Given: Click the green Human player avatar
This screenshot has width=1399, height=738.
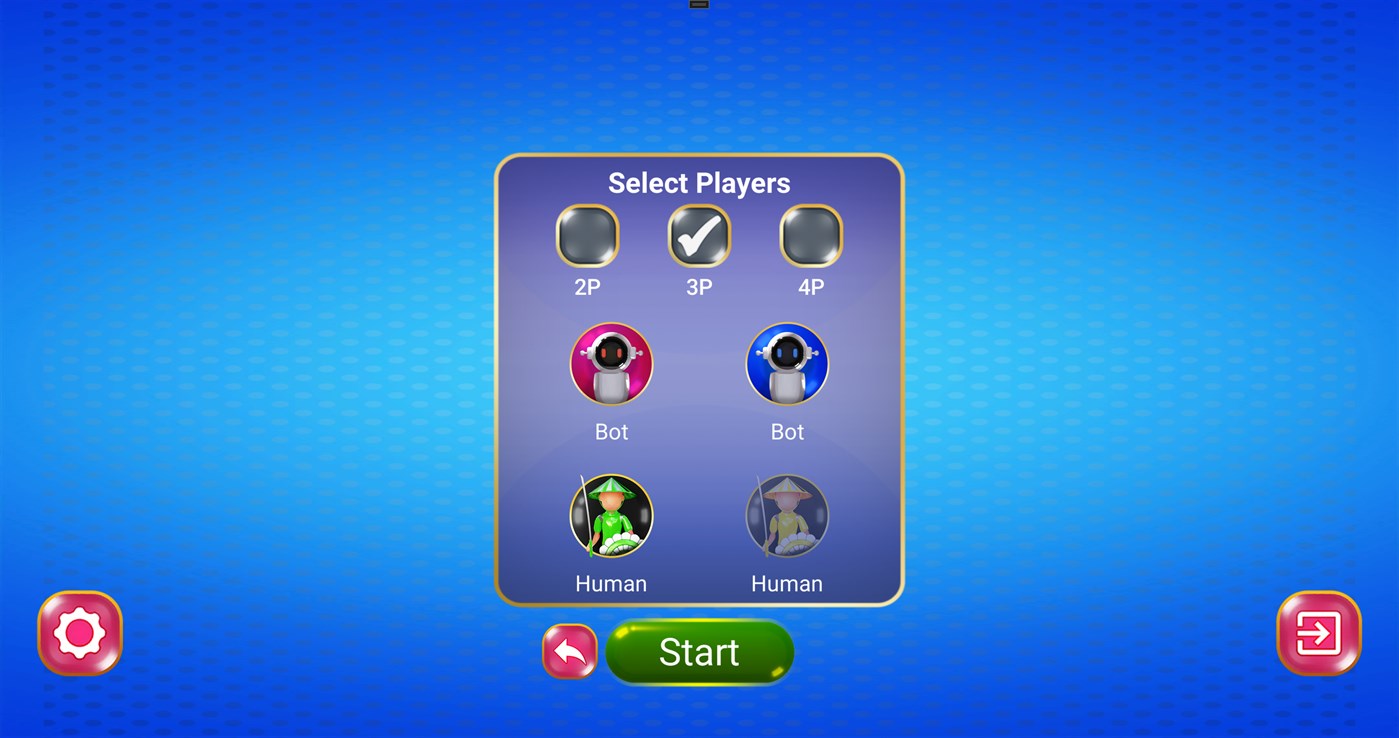Looking at the screenshot, I should tap(611, 515).
